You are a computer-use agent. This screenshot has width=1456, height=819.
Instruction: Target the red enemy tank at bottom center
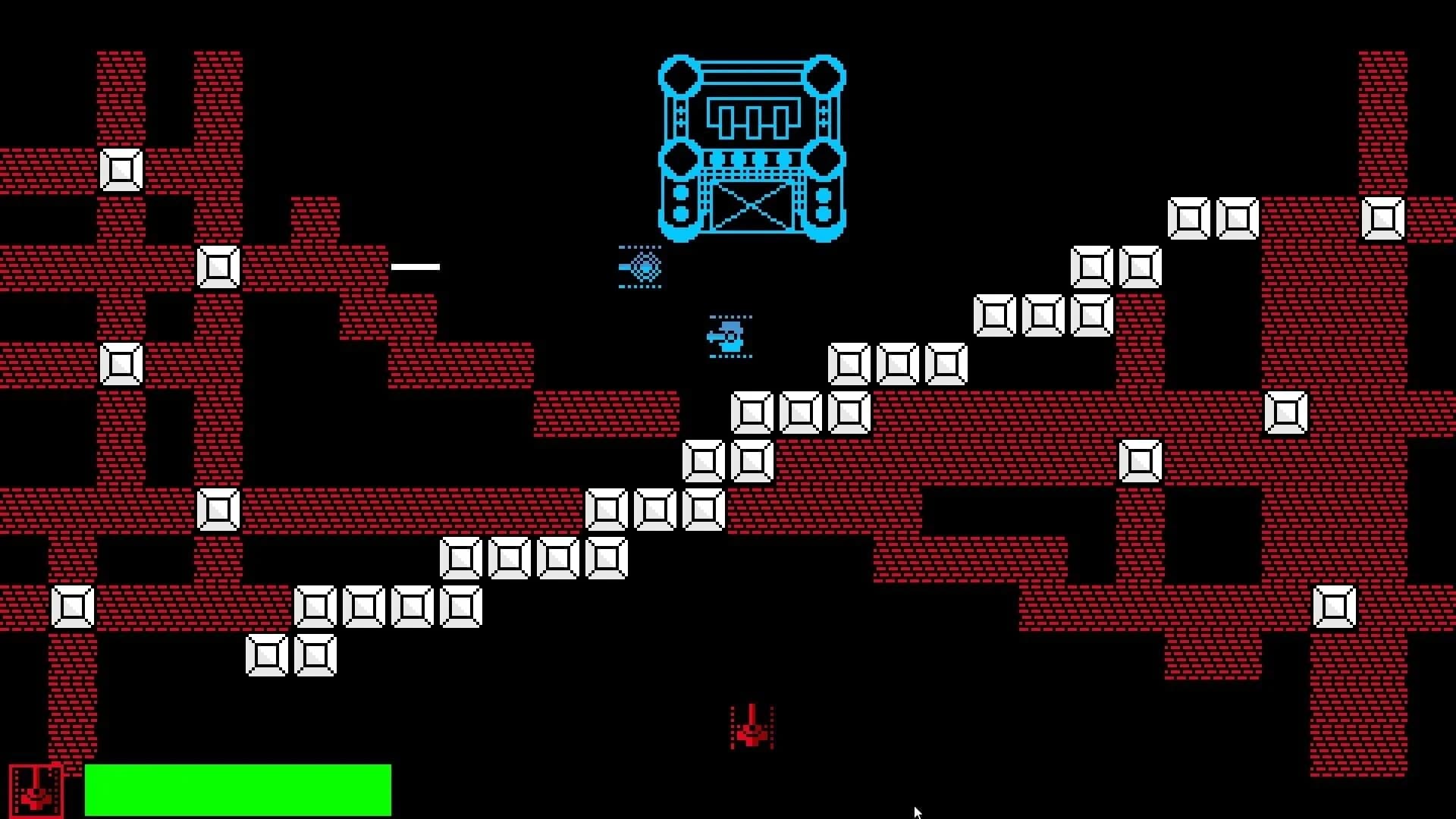[x=751, y=732]
